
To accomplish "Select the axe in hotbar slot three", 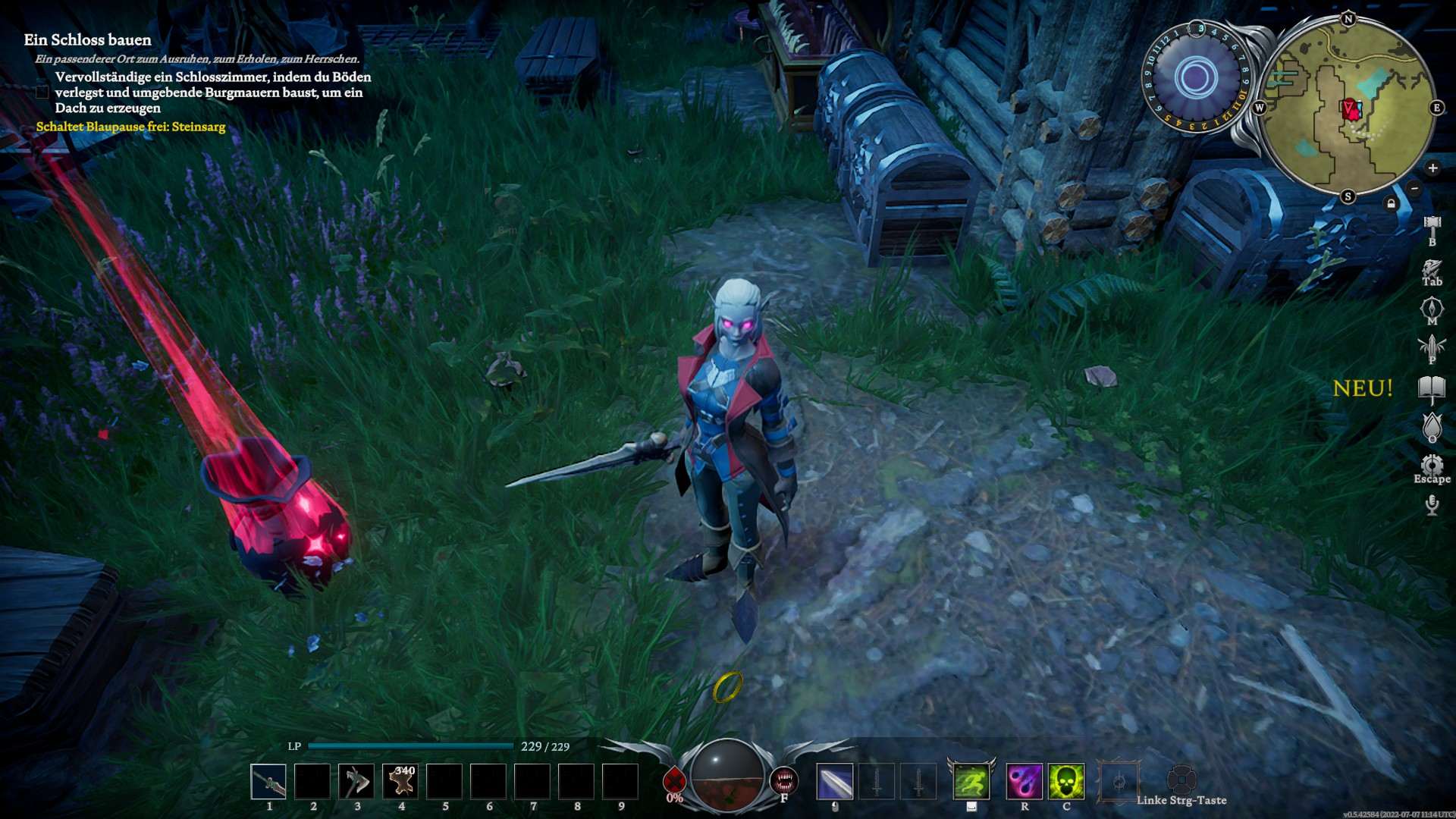I will tap(356, 782).
